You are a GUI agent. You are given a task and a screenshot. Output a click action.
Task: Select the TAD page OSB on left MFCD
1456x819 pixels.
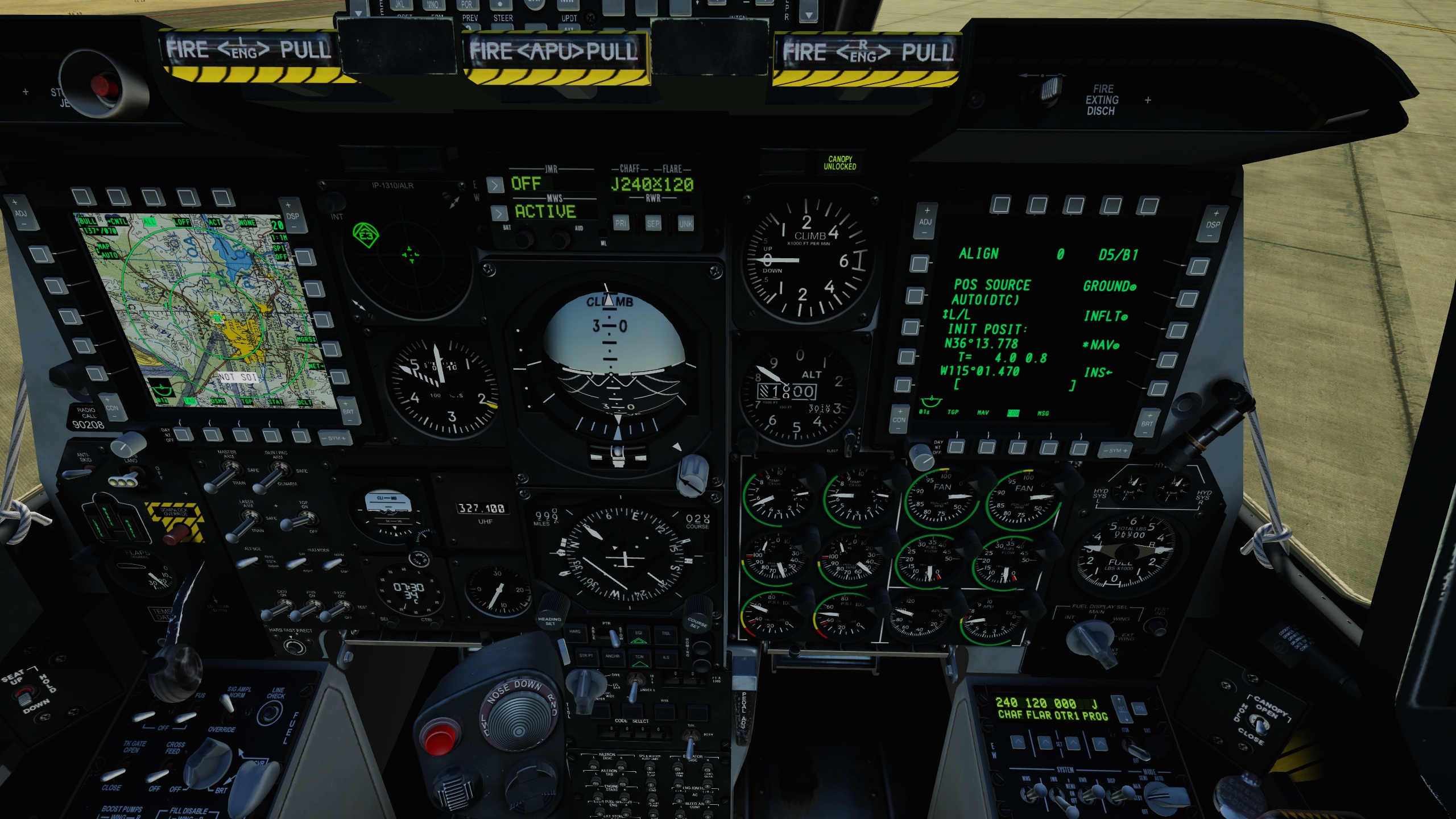coord(183,437)
